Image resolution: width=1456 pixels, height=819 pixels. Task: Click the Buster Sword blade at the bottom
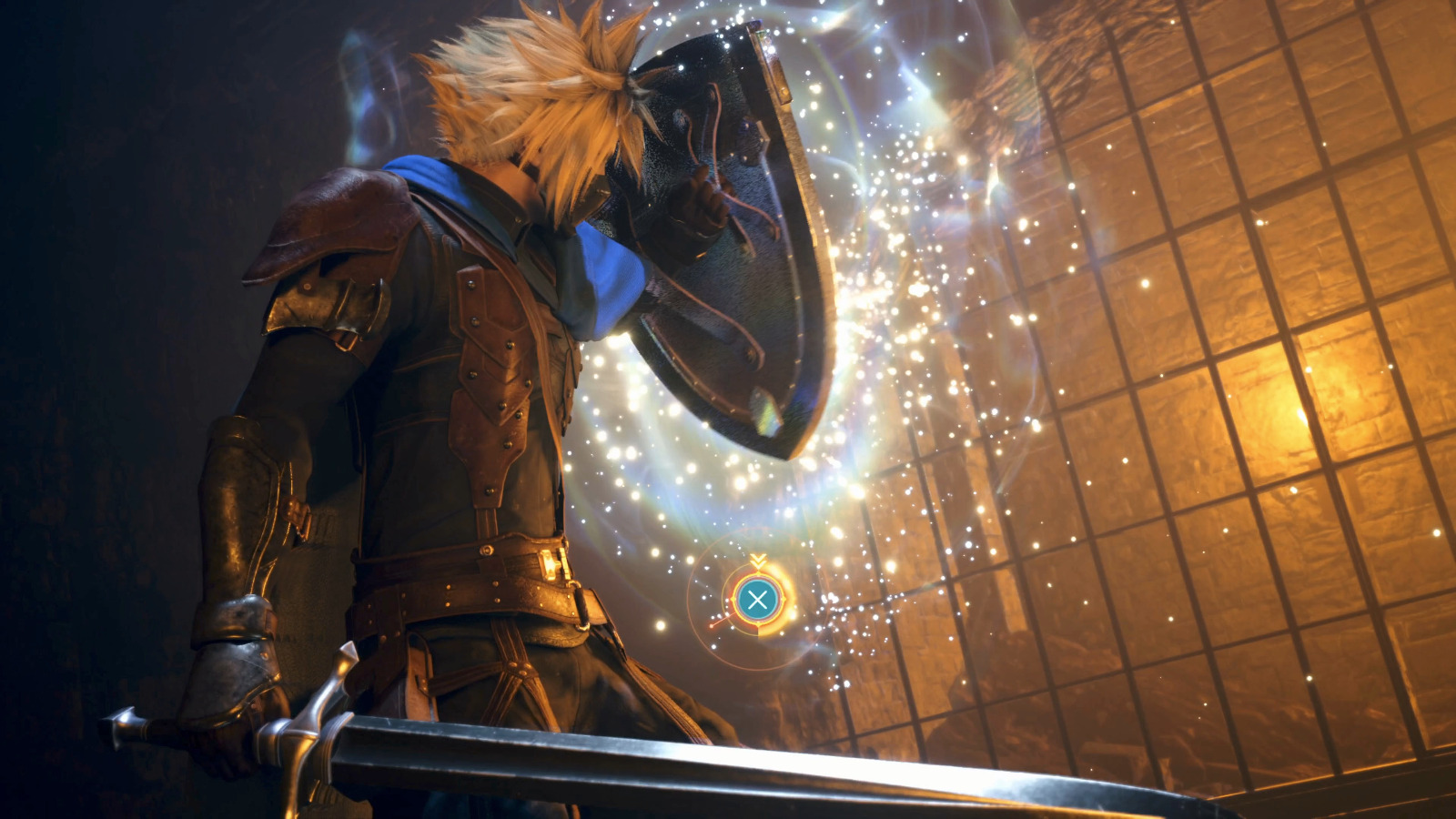click(x=728, y=764)
